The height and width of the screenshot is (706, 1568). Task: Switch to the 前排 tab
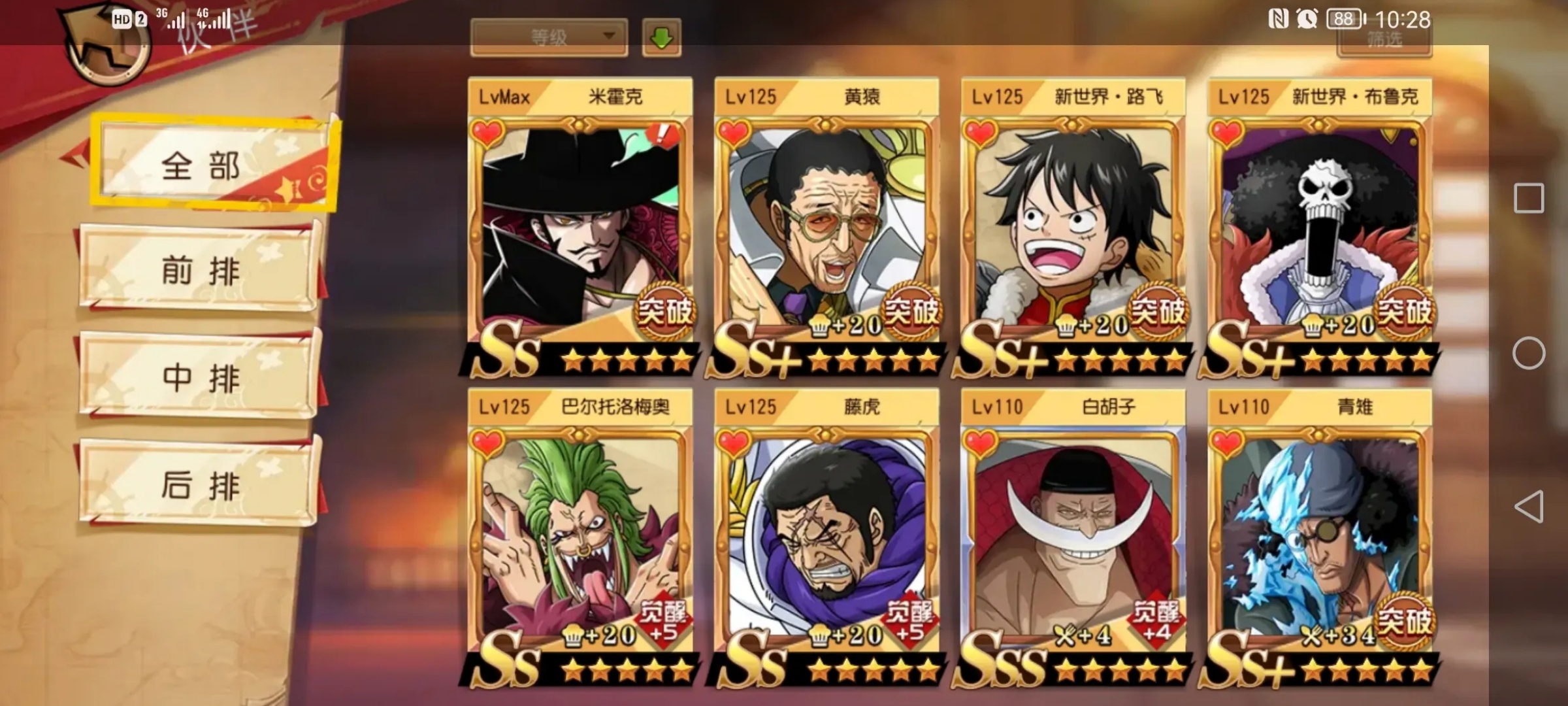pyautogui.click(x=199, y=269)
